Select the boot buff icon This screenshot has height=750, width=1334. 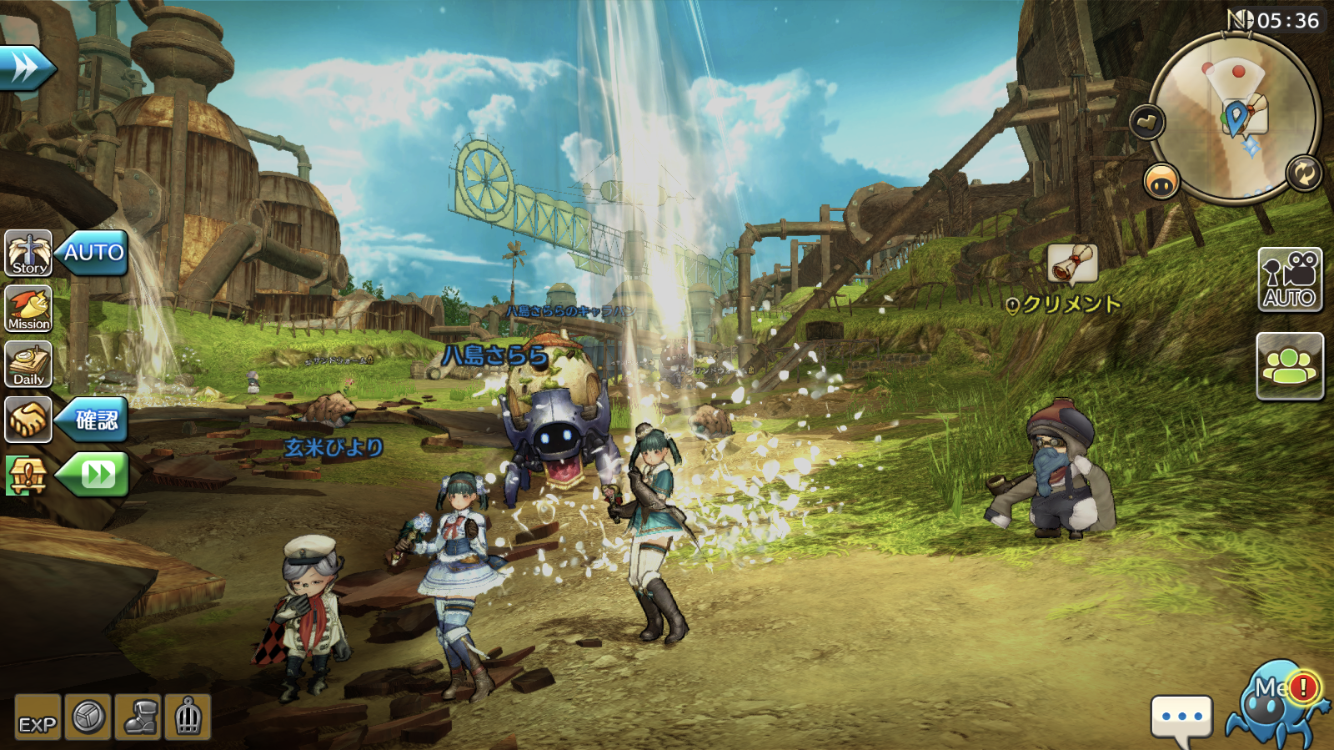[138, 717]
